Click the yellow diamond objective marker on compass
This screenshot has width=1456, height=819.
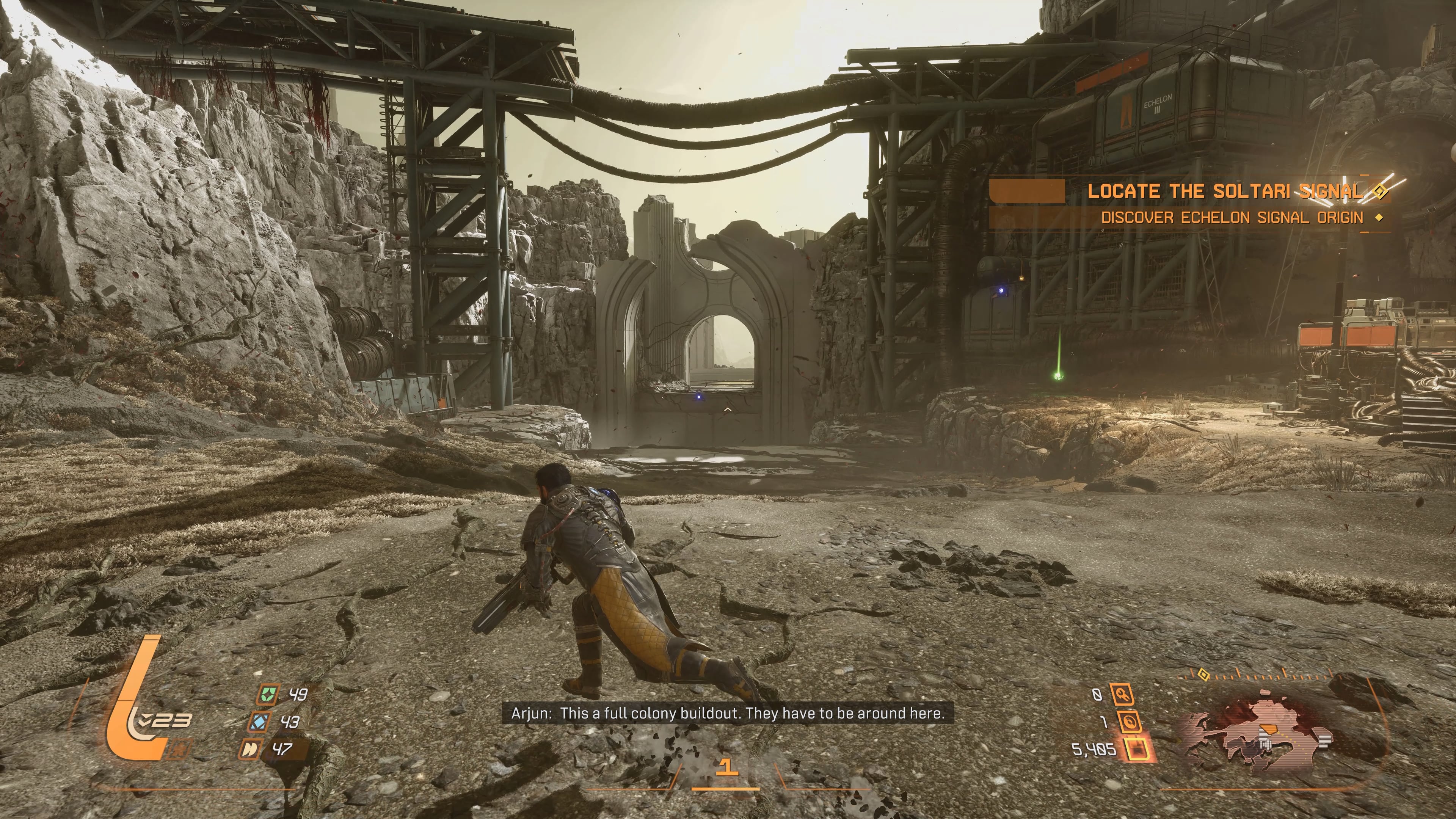point(1203,675)
